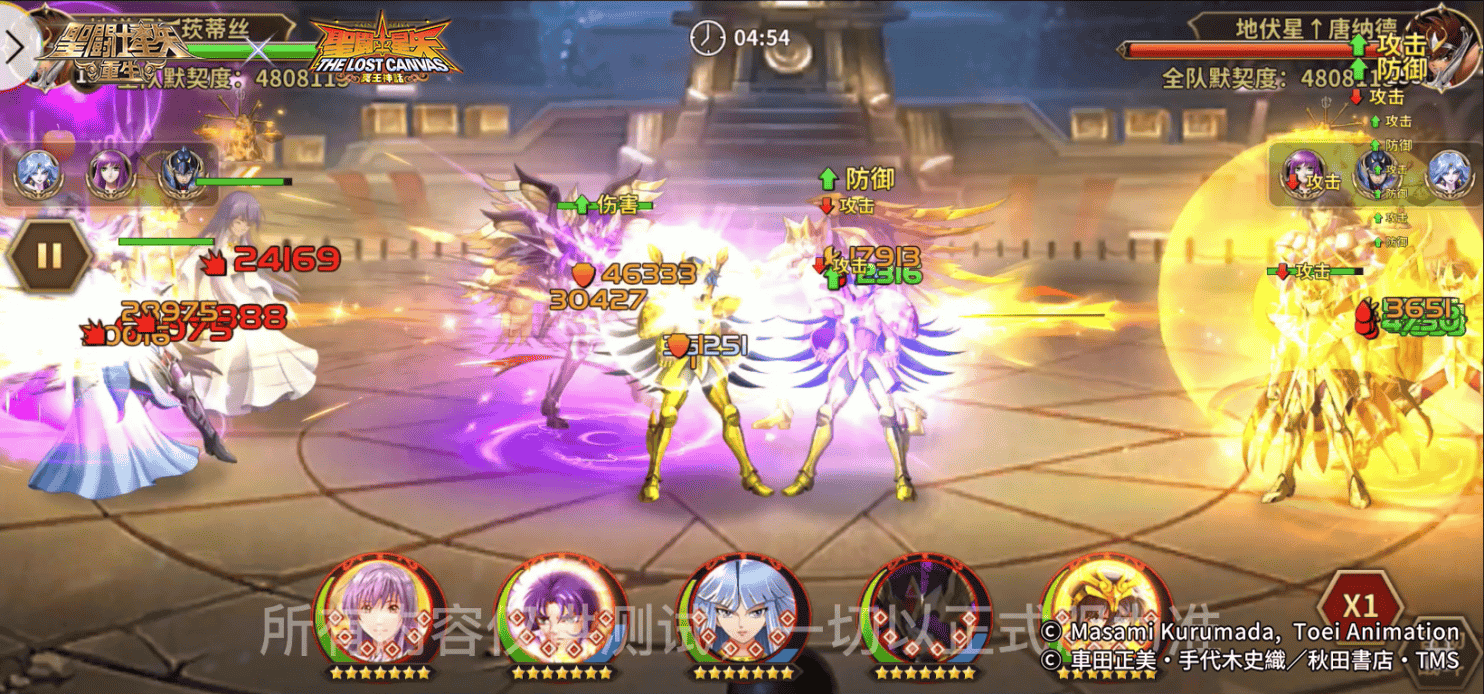Select the purple-haired enemy icon in the right team panel
This screenshot has height=694, width=1484.
point(1304,173)
